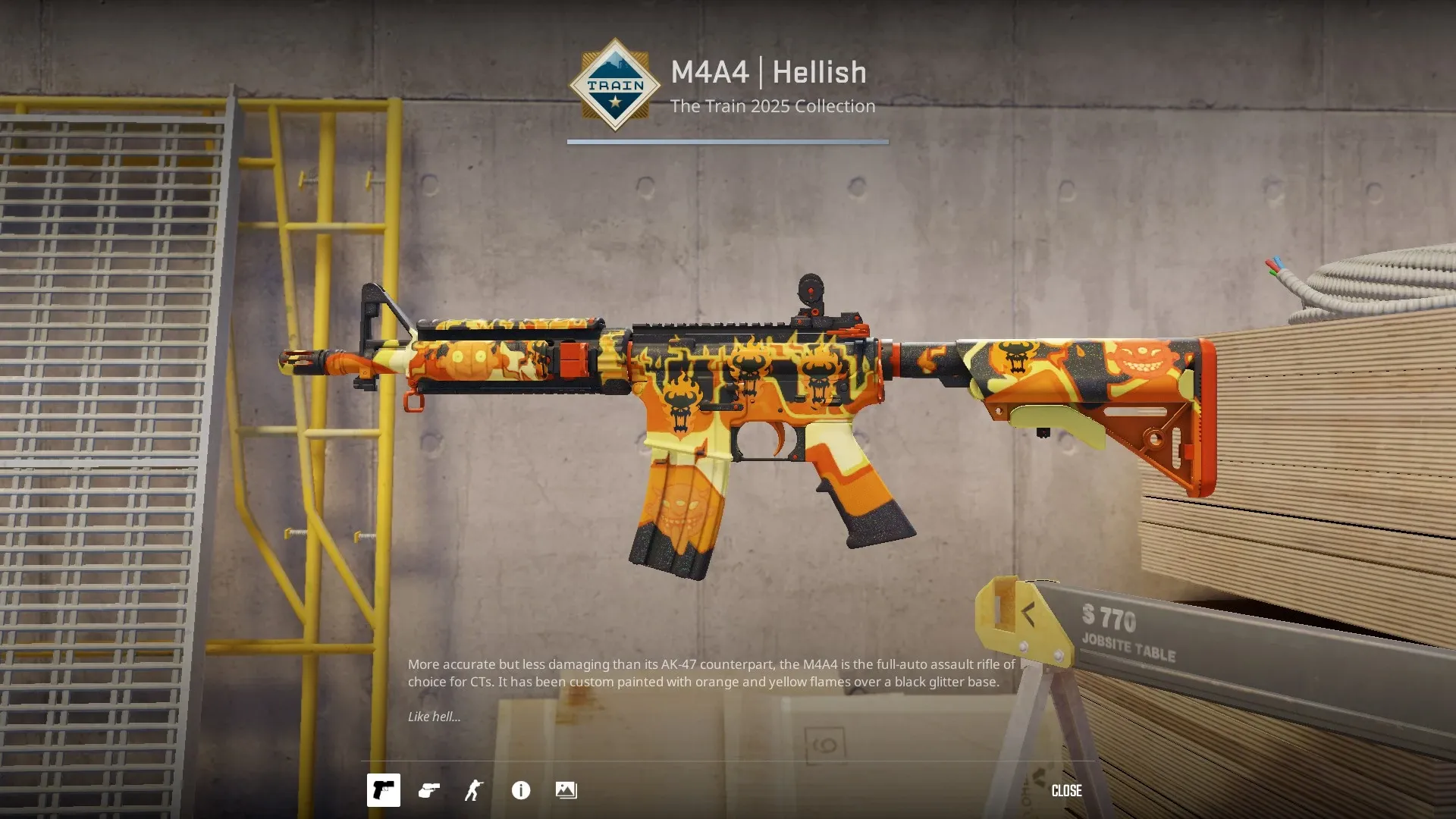Click the Train 2025 Collection badge
1456x819 pixels.
pos(615,85)
